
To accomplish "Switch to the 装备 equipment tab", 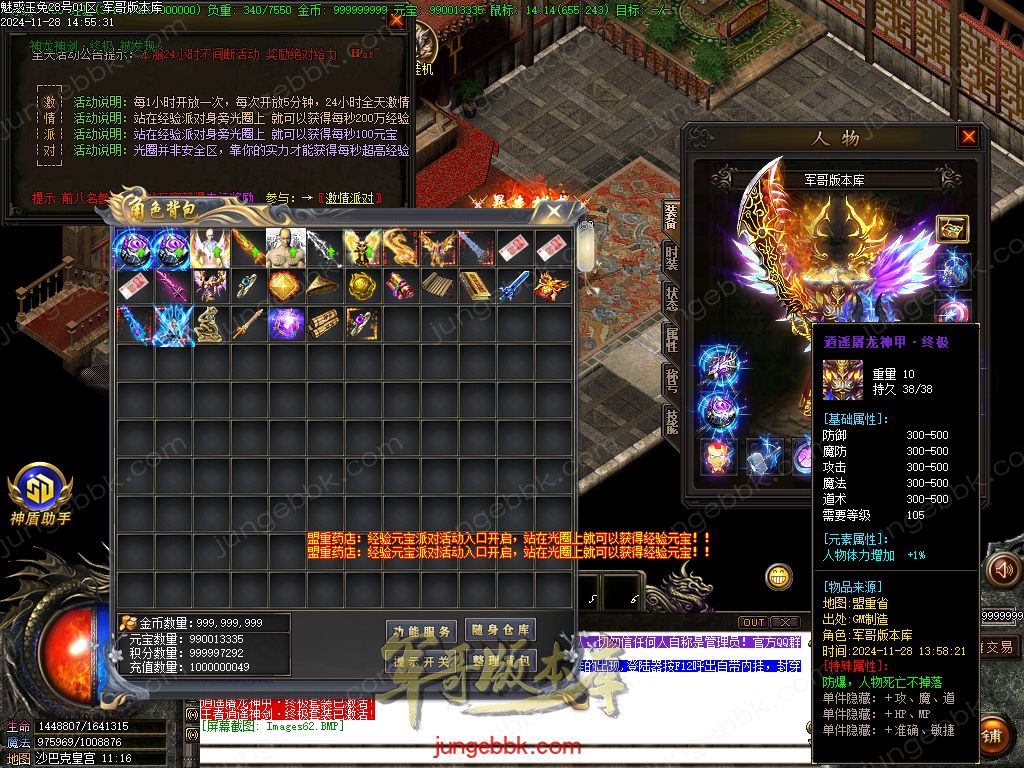I will coord(671,215).
